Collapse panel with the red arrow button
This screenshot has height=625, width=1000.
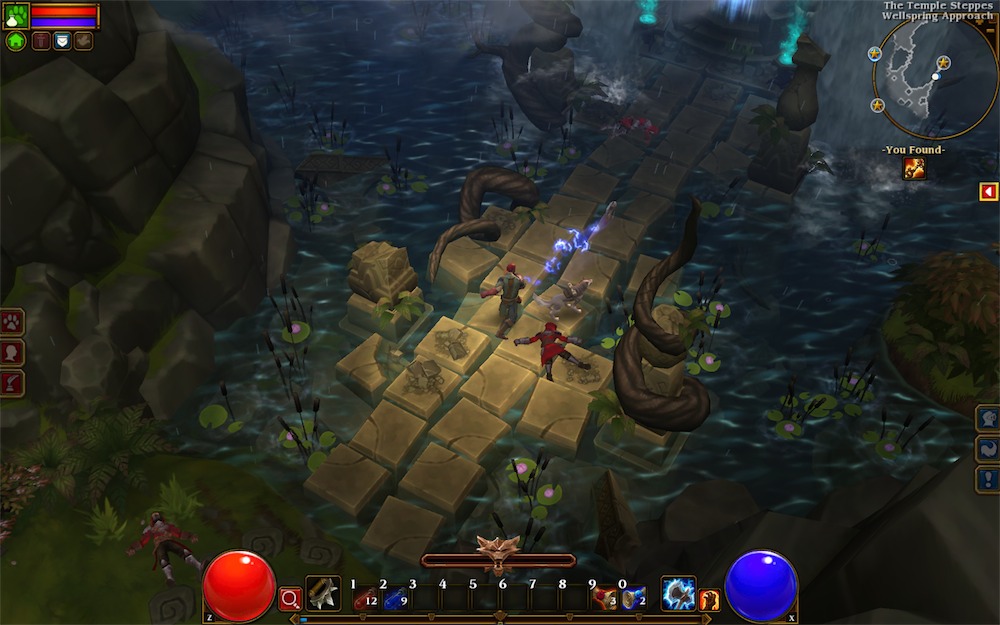tap(988, 191)
